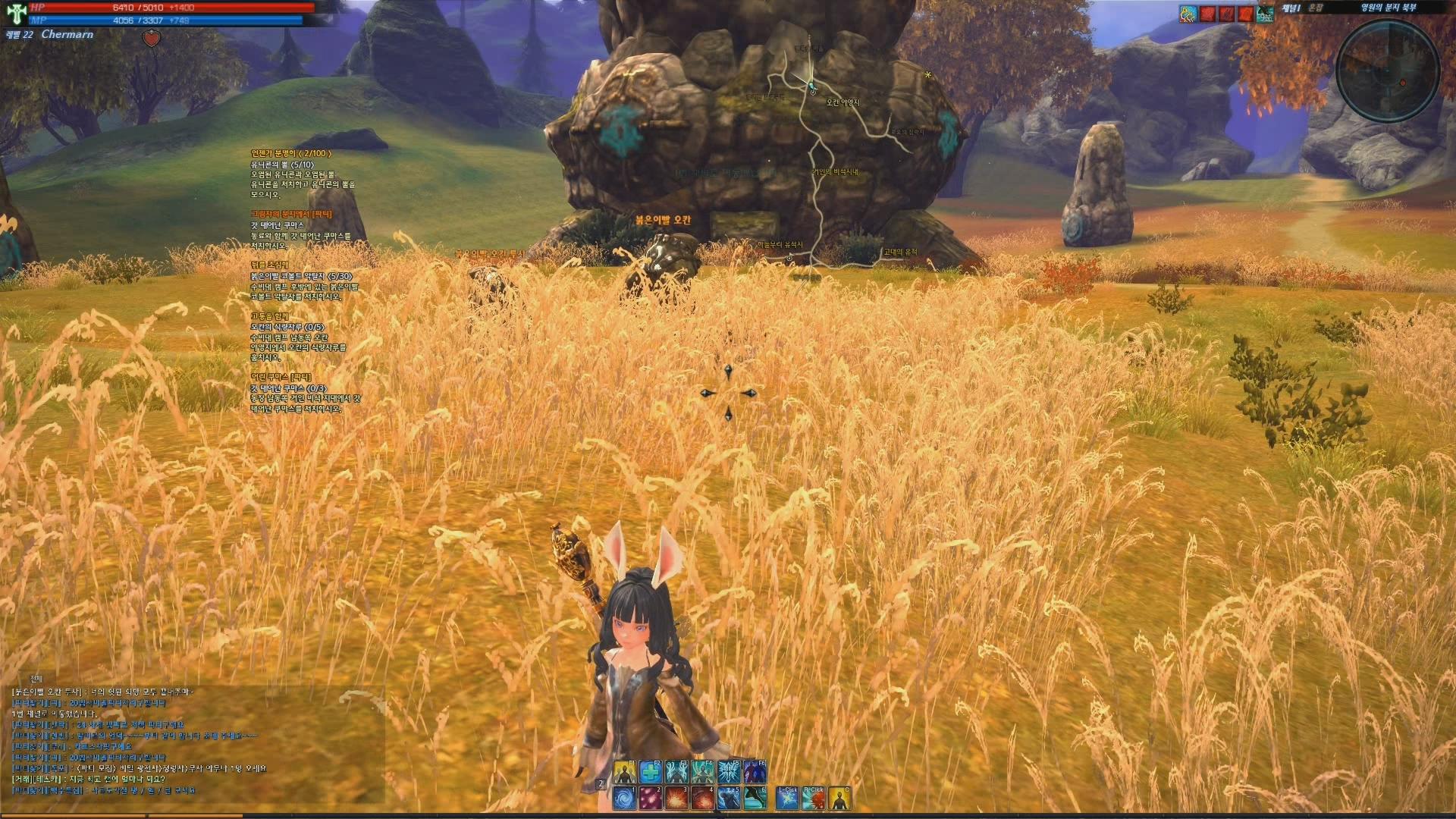Open the '어린 쿠마스 [파티]' quest entry
This screenshot has width=1456, height=819.
click(x=281, y=377)
